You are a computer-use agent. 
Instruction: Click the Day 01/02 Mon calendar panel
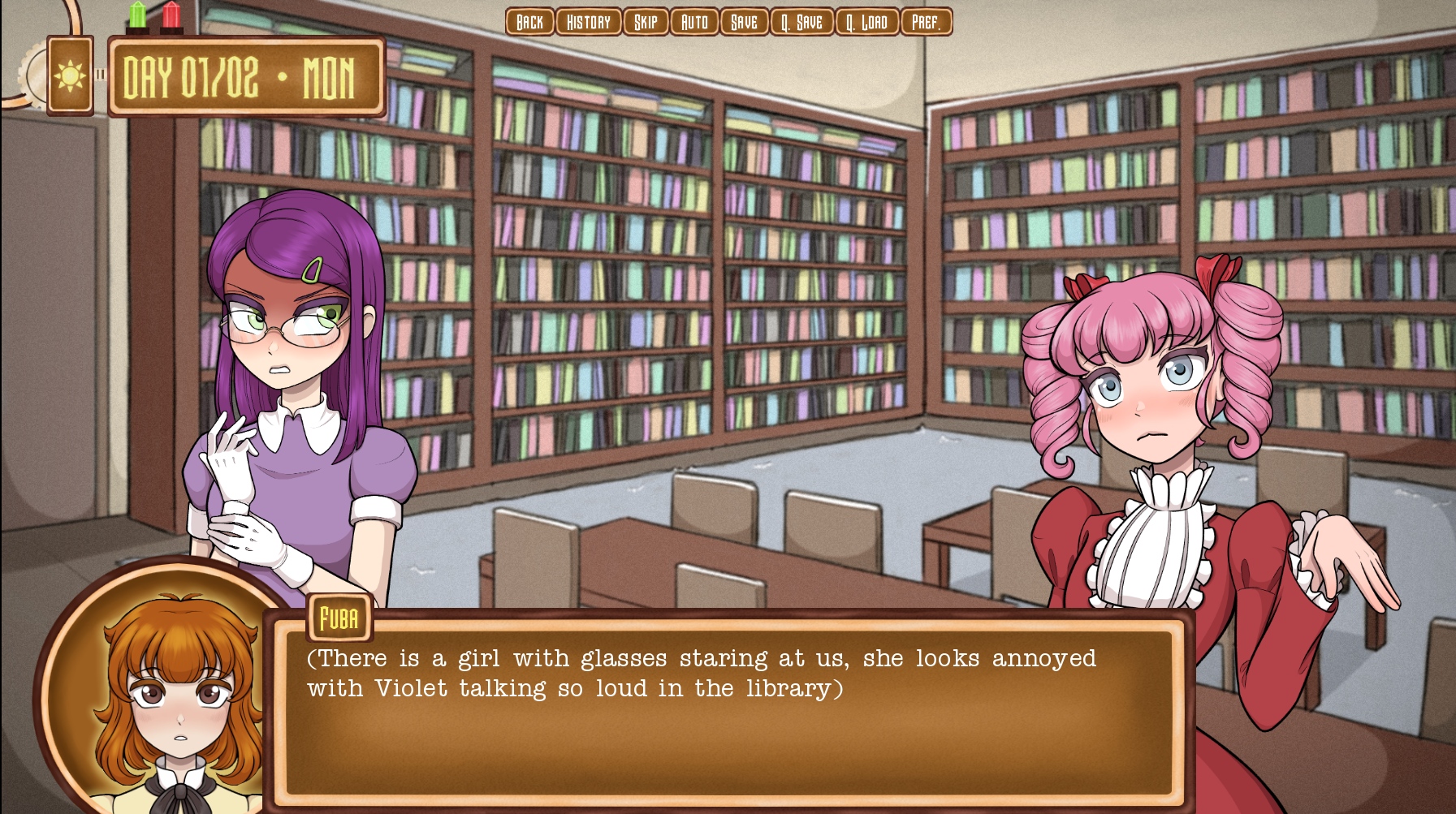tap(246, 77)
